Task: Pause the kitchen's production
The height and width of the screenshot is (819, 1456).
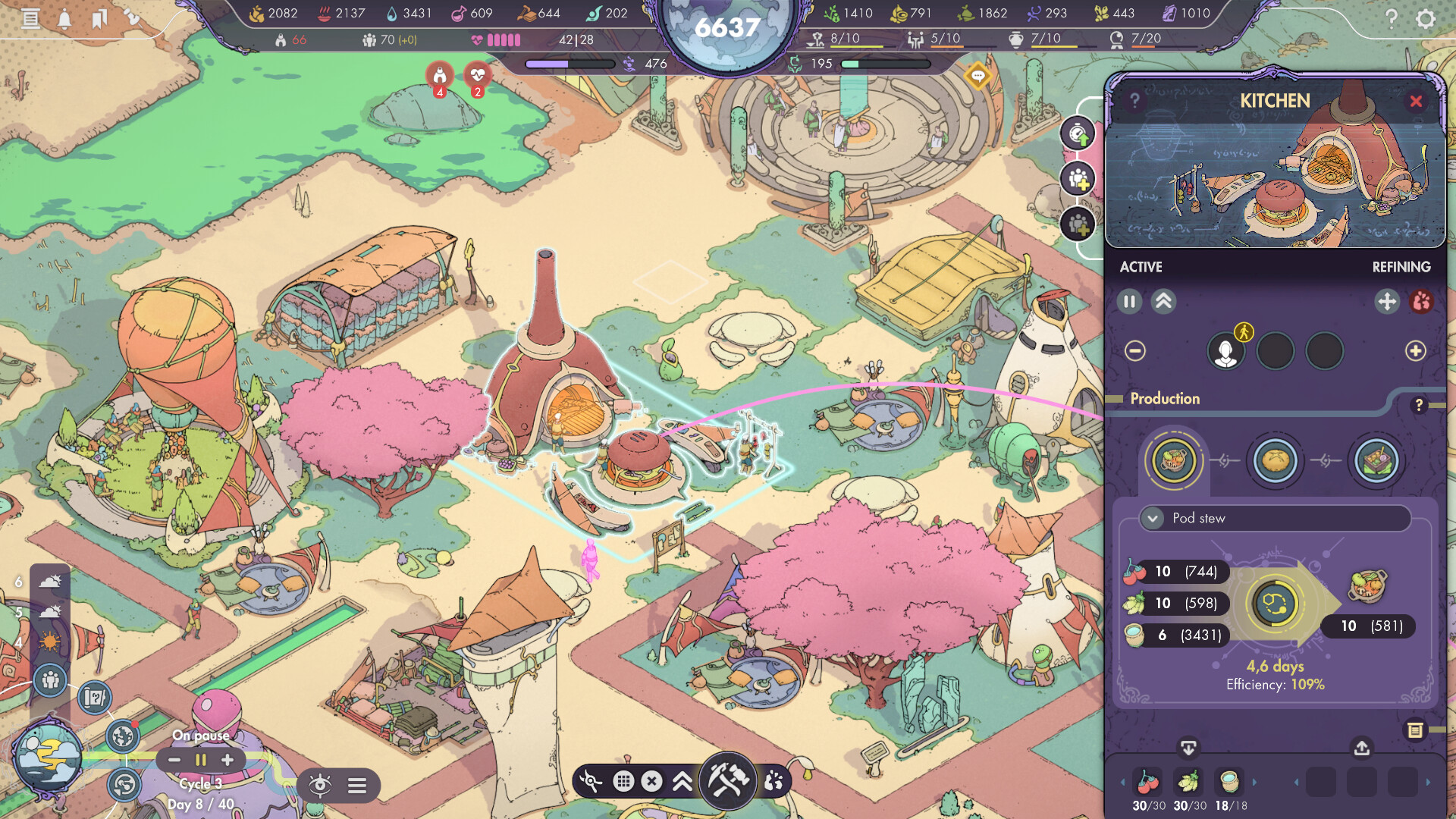Action: (x=1129, y=302)
